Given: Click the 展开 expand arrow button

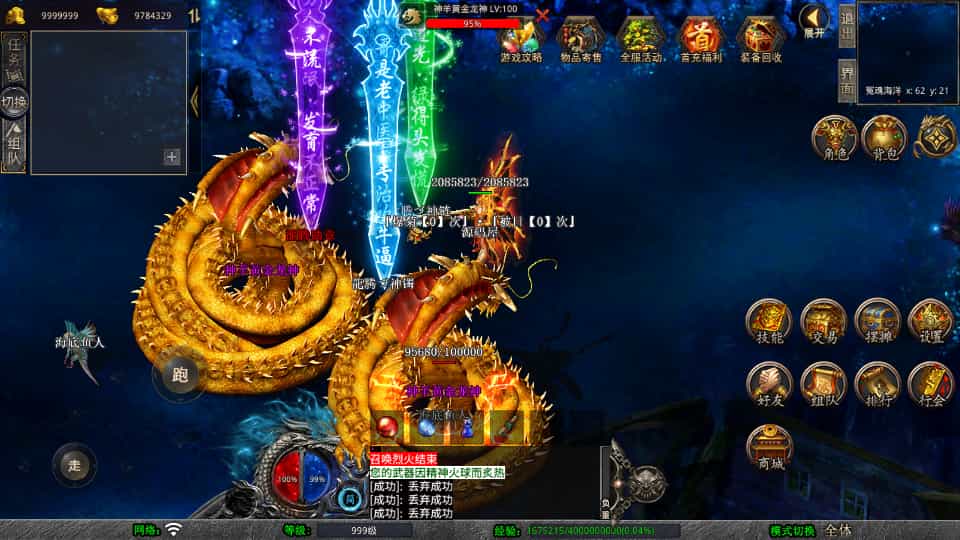Looking at the screenshot, I should [x=814, y=20].
